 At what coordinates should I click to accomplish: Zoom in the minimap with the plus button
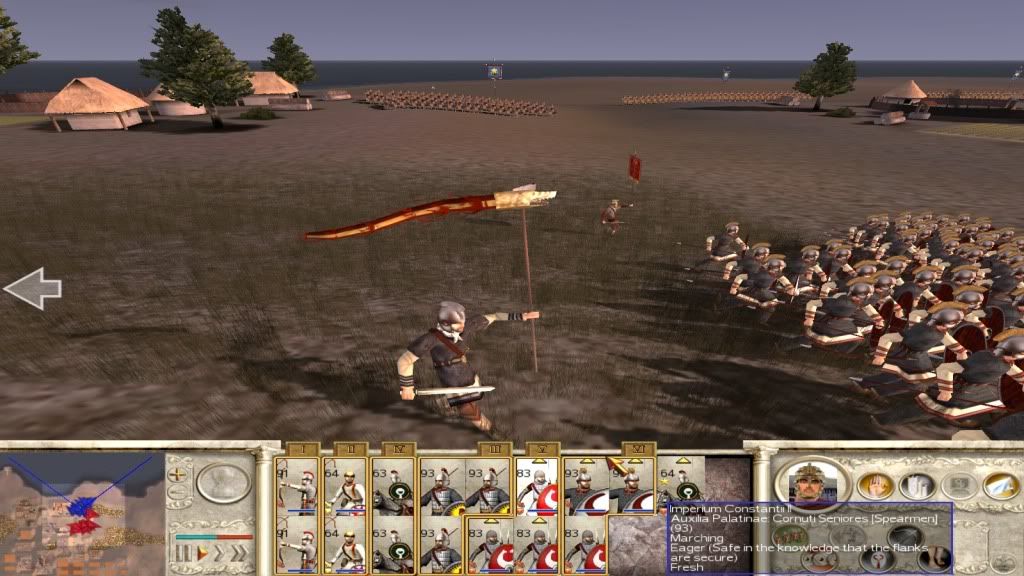click(x=177, y=474)
